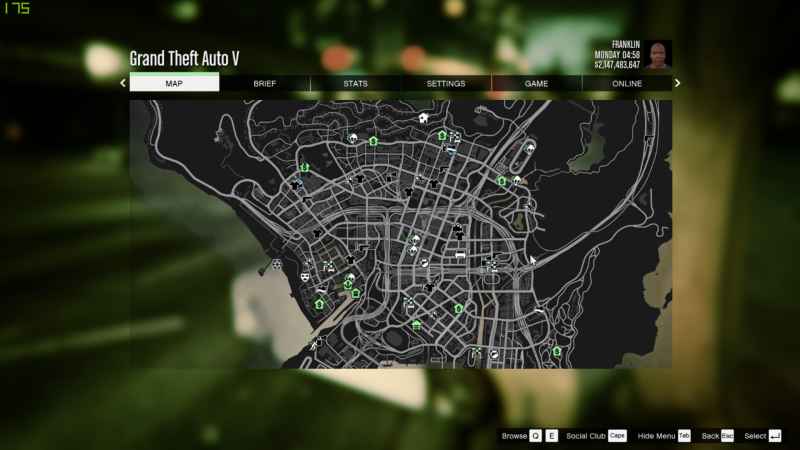The height and width of the screenshot is (450, 800).
Task: Select the highlighted Map tab
Action: (x=174, y=84)
